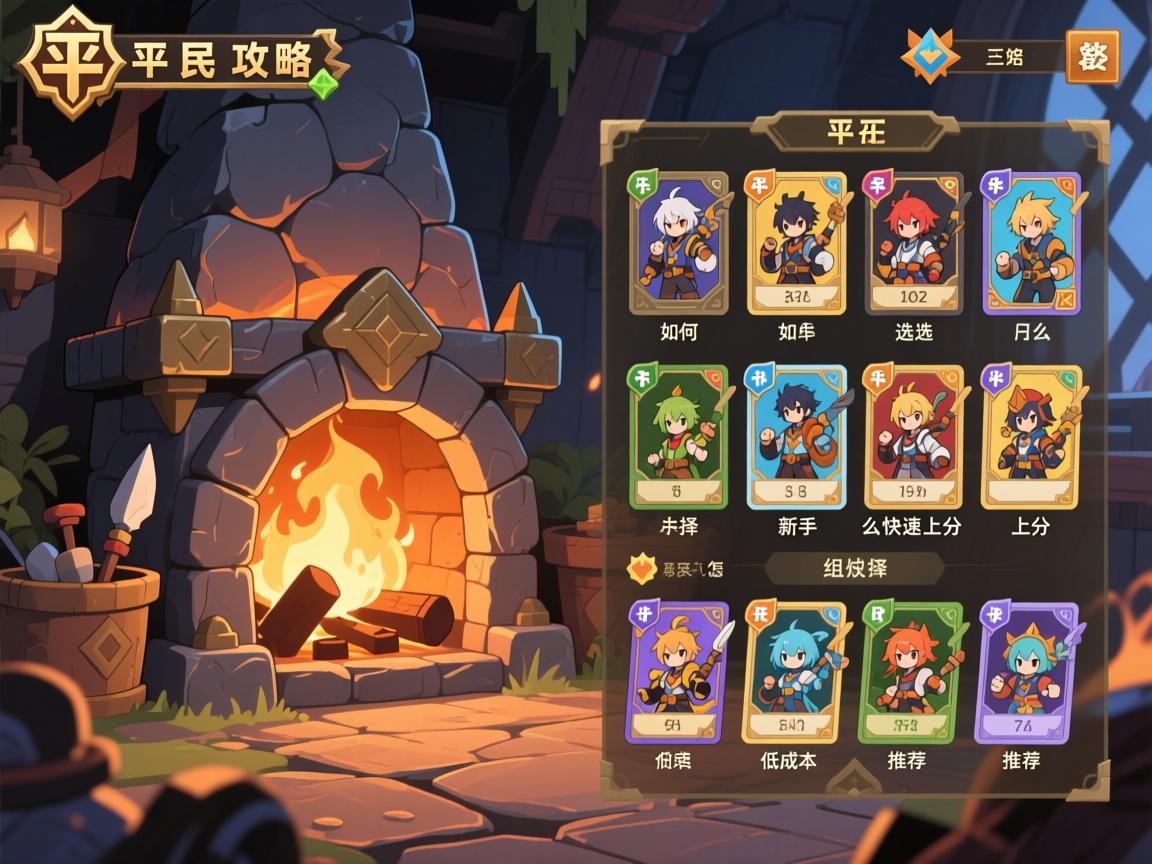Click the orange heart badge icon

click(638, 569)
